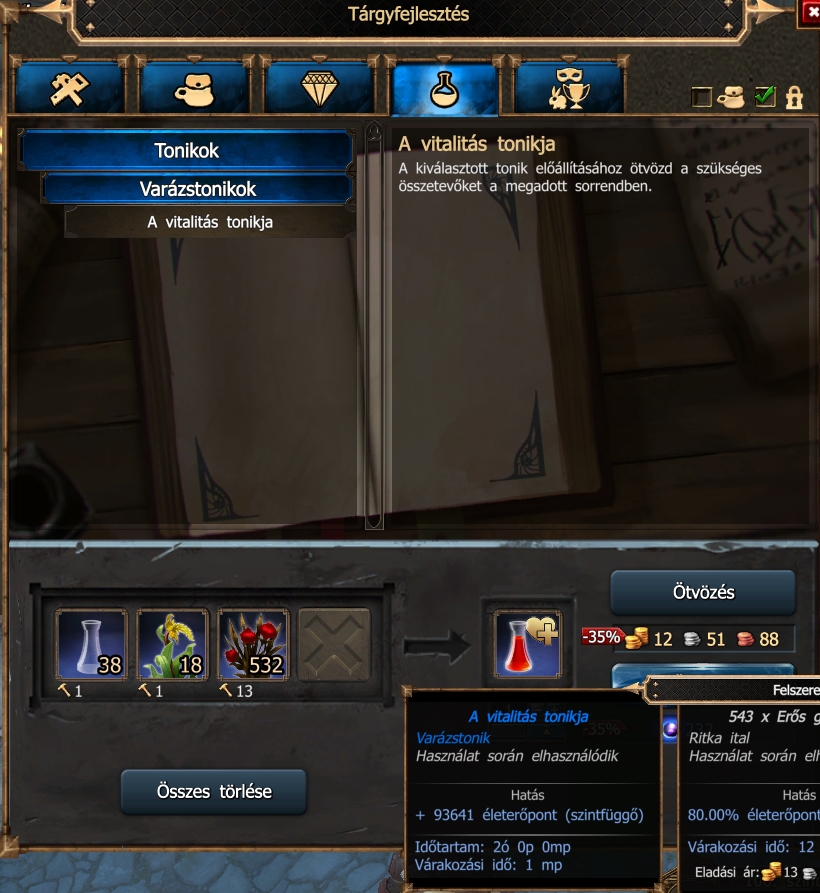Viewport: 820px width, 893px height.
Task: Close the Tárgyfejlesztés window
Action: [x=809, y=12]
